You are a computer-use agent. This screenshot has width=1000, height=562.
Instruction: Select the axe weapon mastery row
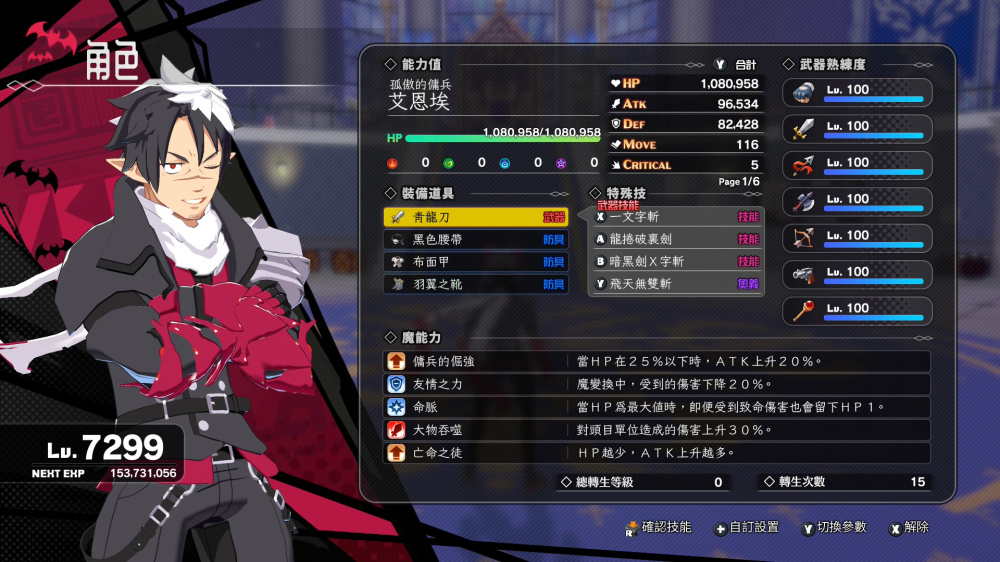click(x=857, y=201)
